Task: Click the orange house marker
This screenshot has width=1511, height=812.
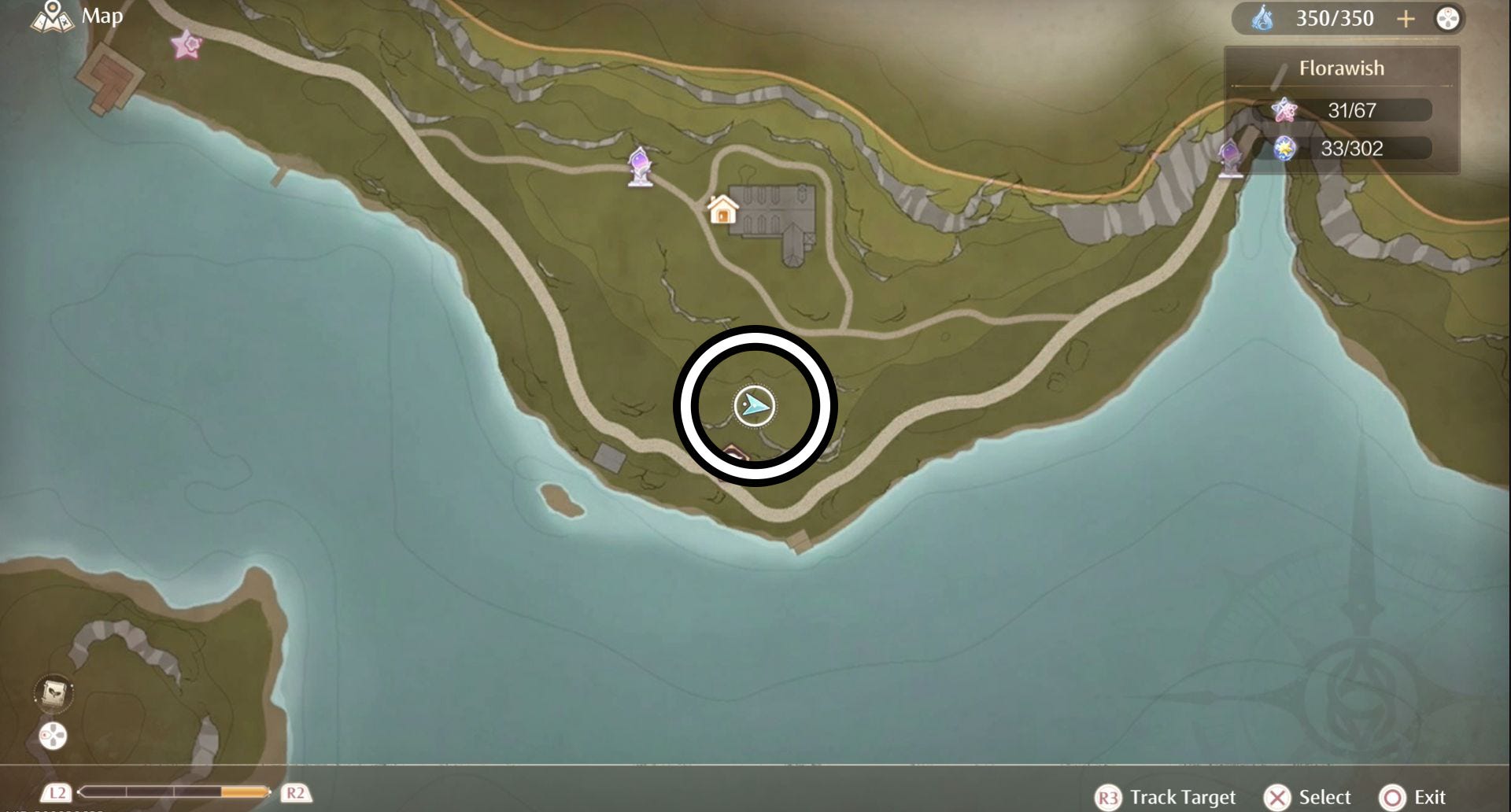Action: [722, 210]
